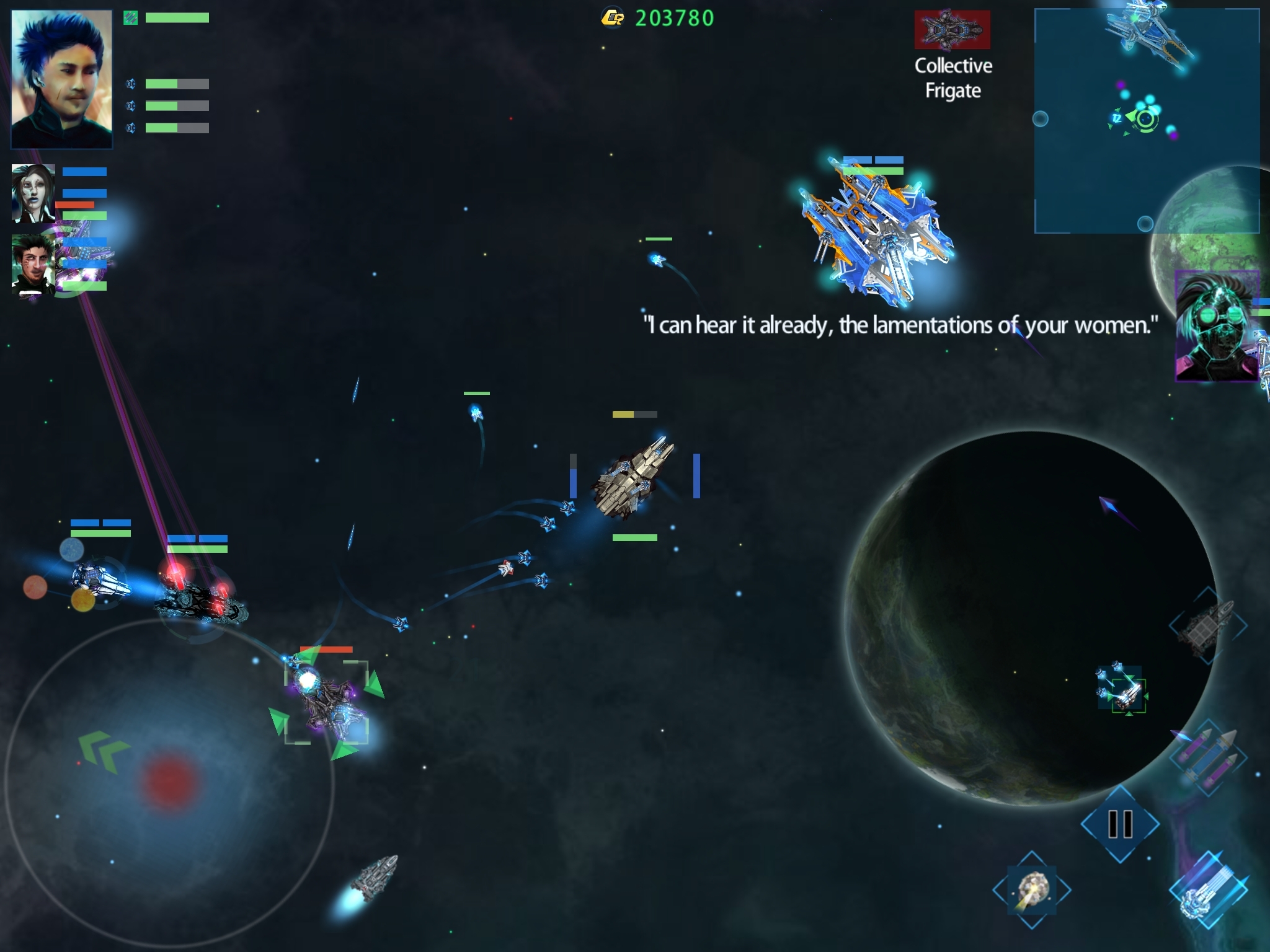Select the fighter-launch ability with three drones
Viewport: 1270px width, 952px height.
tap(1122, 689)
